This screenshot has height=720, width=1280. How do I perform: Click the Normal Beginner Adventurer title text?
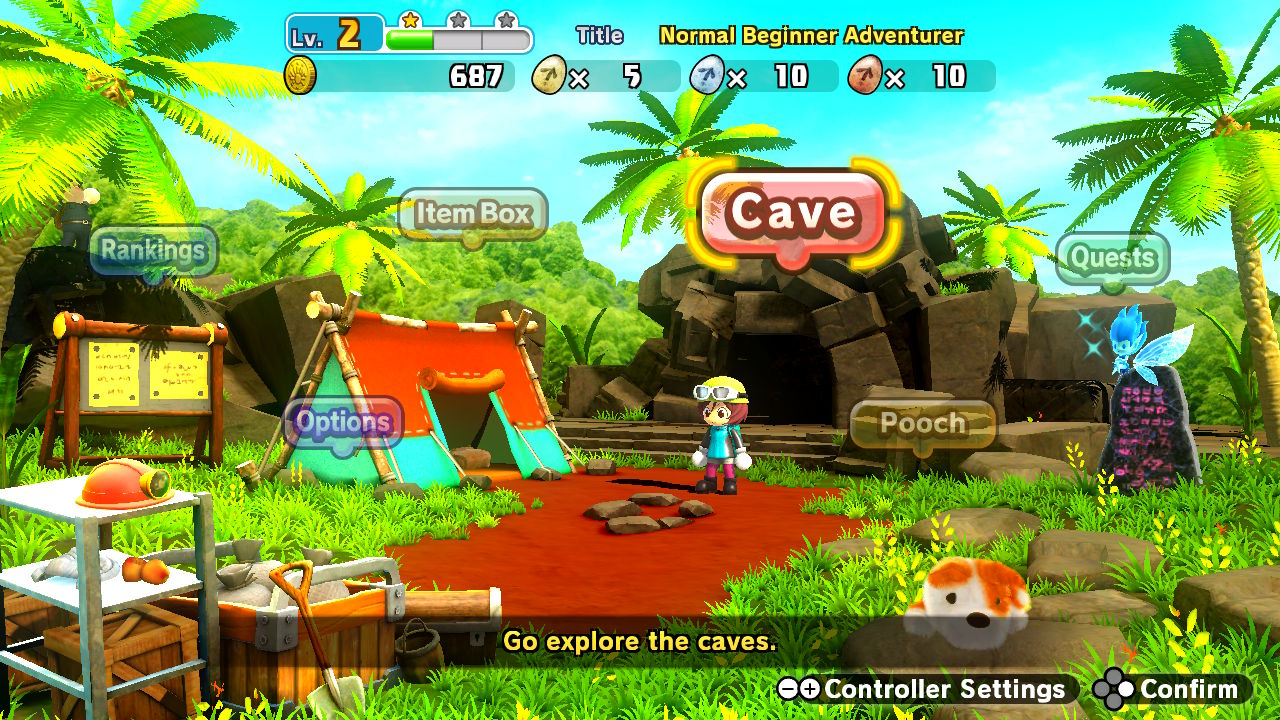pos(812,35)
